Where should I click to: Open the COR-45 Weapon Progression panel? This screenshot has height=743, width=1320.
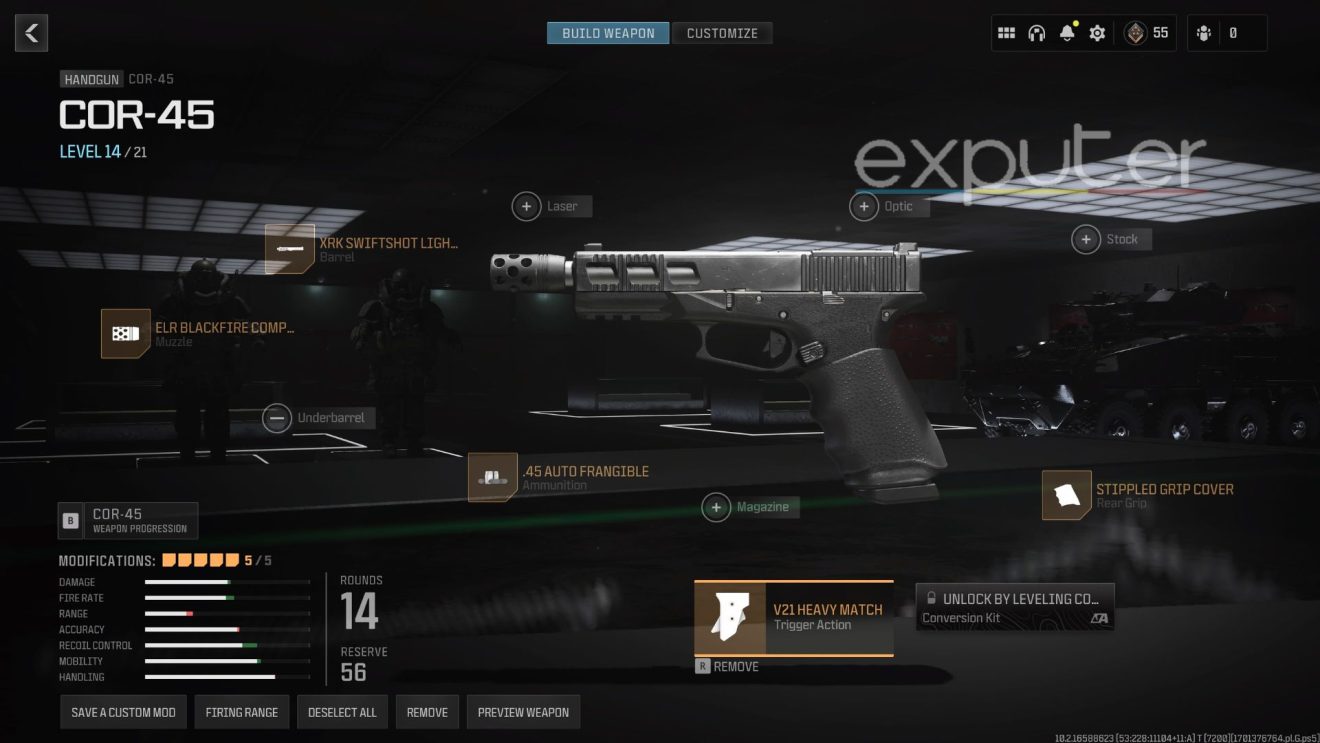point(128,520)
